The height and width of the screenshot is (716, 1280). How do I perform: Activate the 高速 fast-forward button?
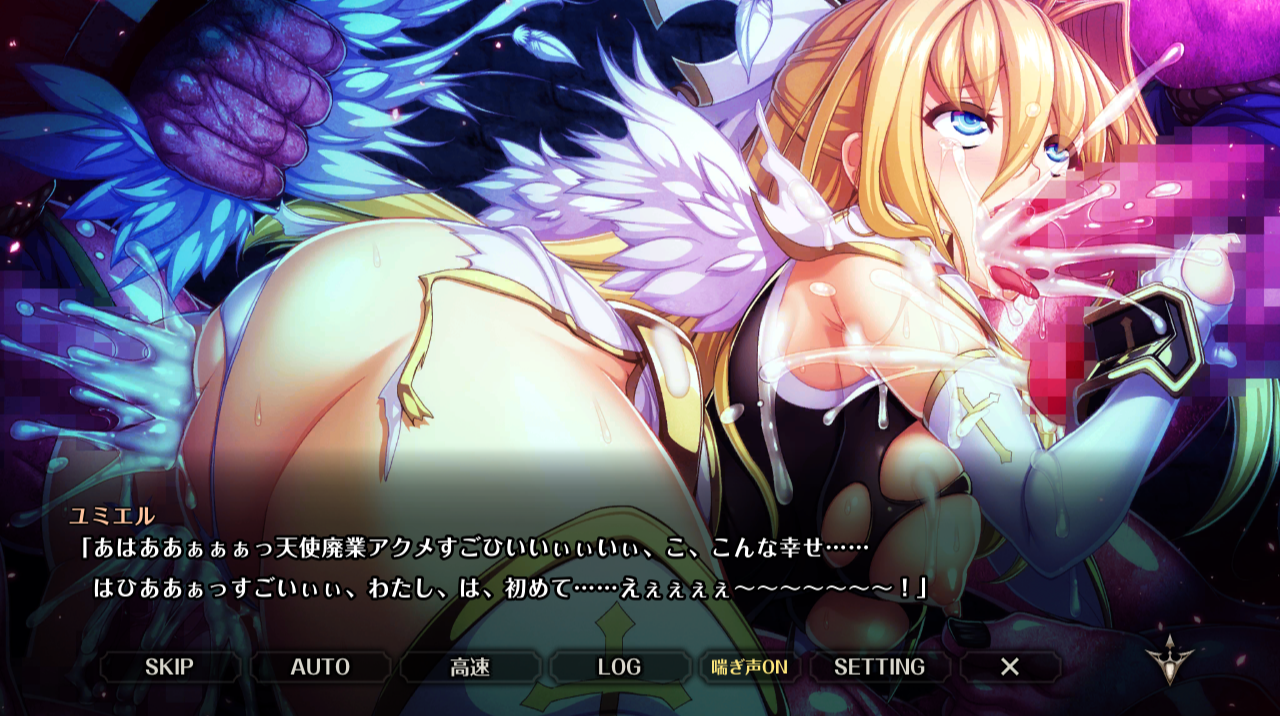pyautogui.click(x=470, y=667)
